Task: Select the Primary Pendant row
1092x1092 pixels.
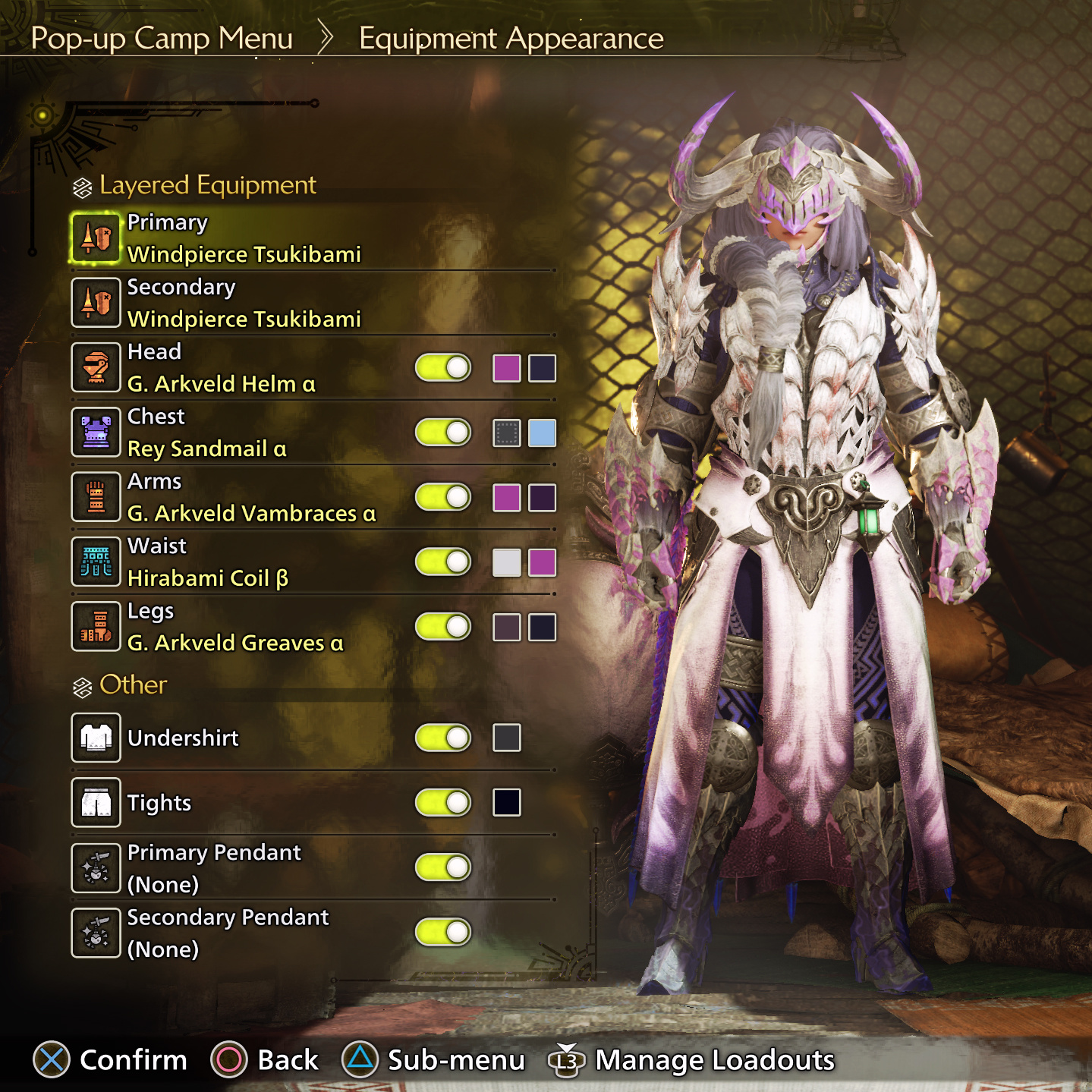Action: 214,867
